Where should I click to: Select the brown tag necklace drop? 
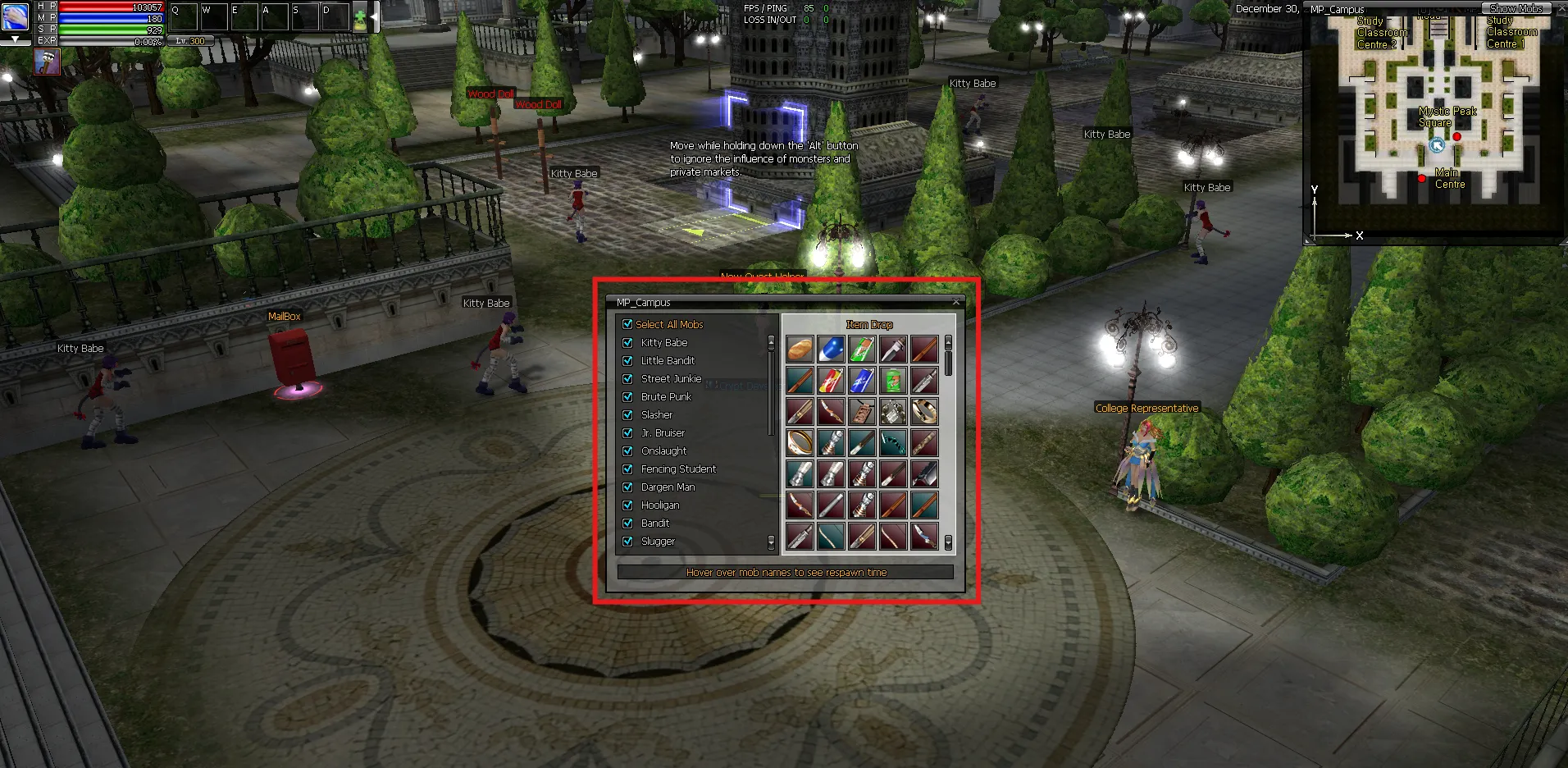[x=862, y=412]
